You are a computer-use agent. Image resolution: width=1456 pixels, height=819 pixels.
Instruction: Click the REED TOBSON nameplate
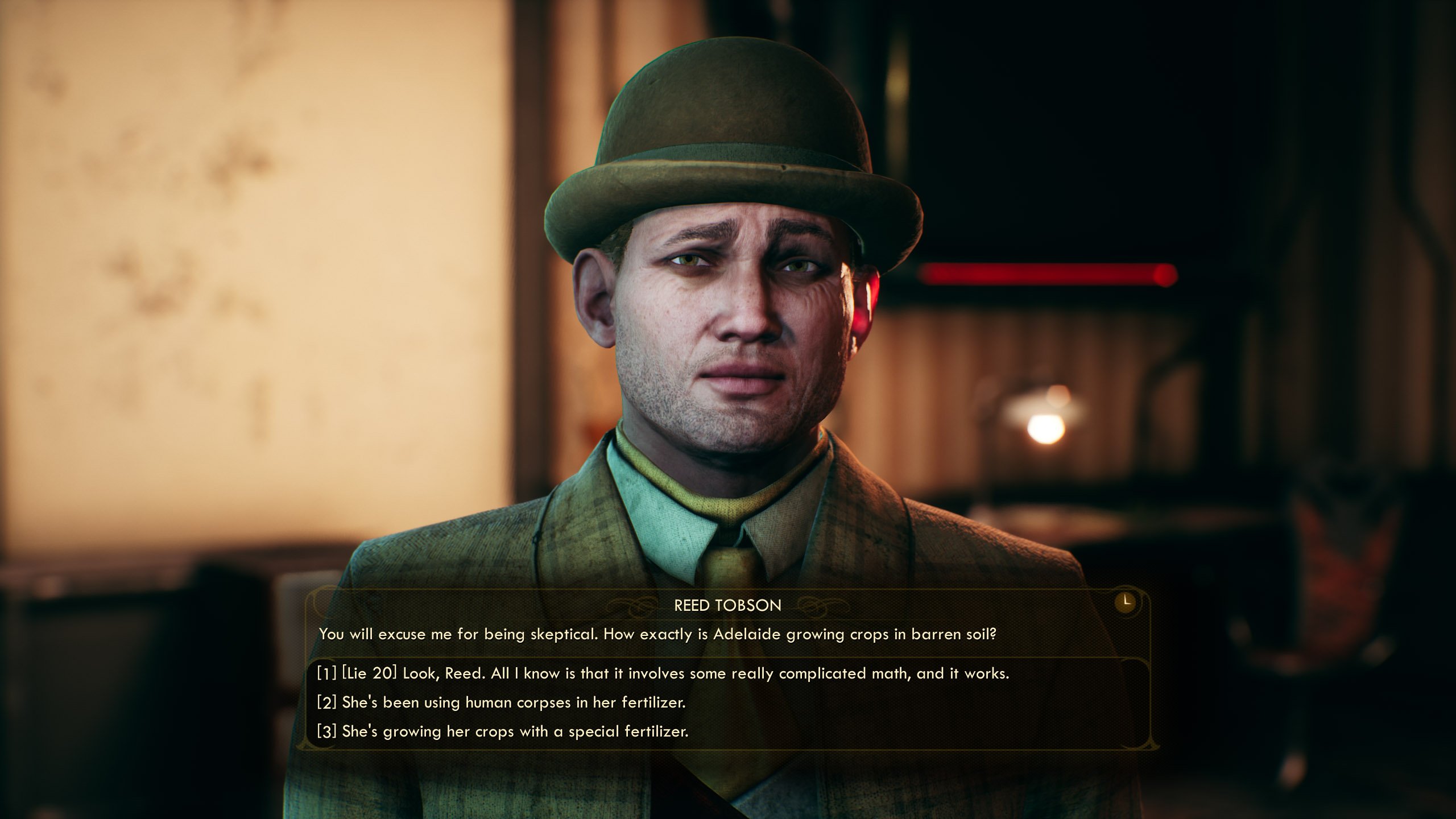click(x=728, y=605)
